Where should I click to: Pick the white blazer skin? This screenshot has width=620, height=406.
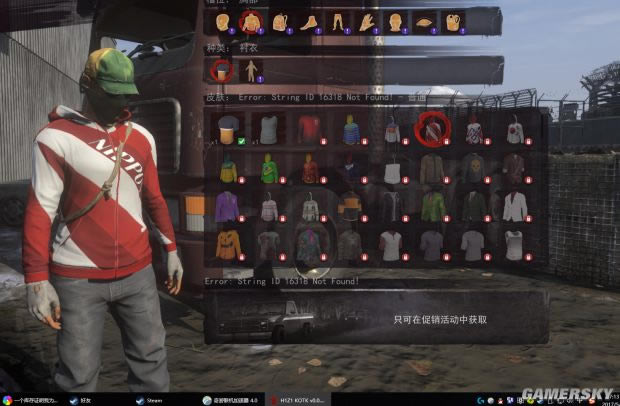[514, 206]
